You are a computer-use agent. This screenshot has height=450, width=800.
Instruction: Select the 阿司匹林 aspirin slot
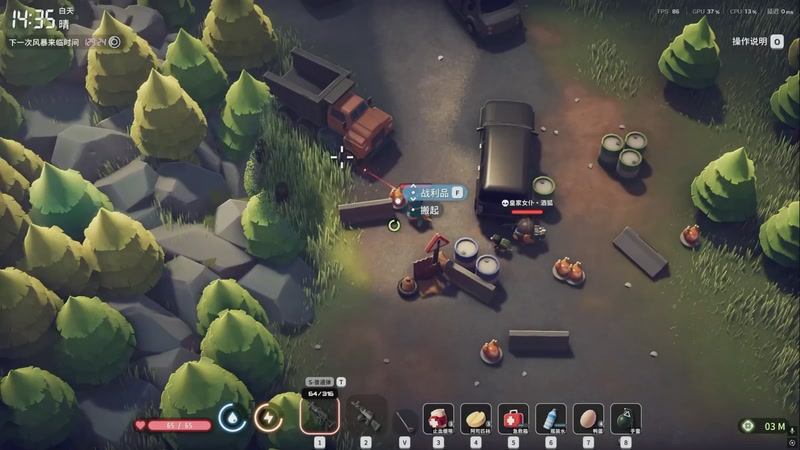tap(476, 418)
